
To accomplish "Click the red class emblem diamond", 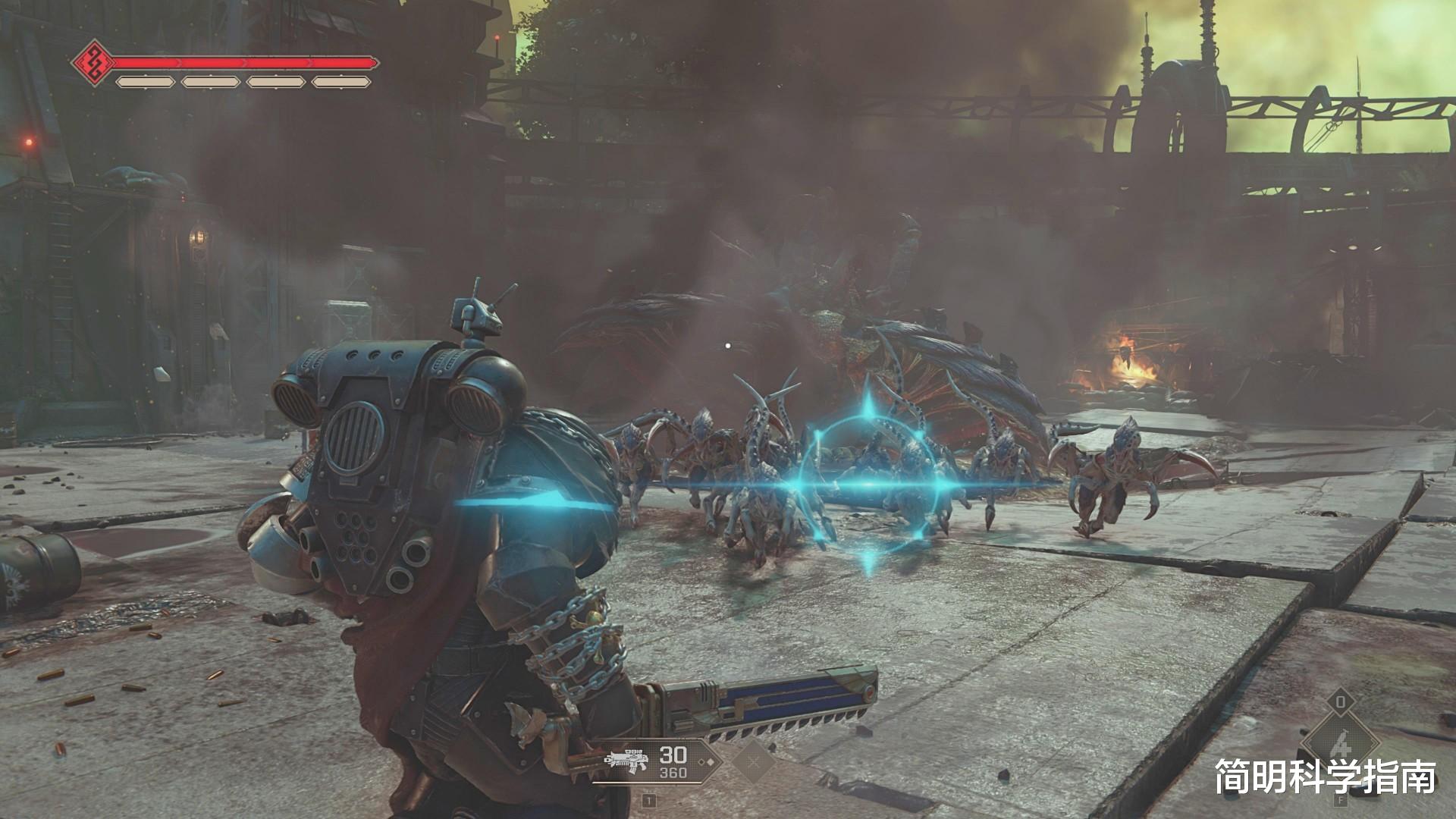I will coord(94,63).
